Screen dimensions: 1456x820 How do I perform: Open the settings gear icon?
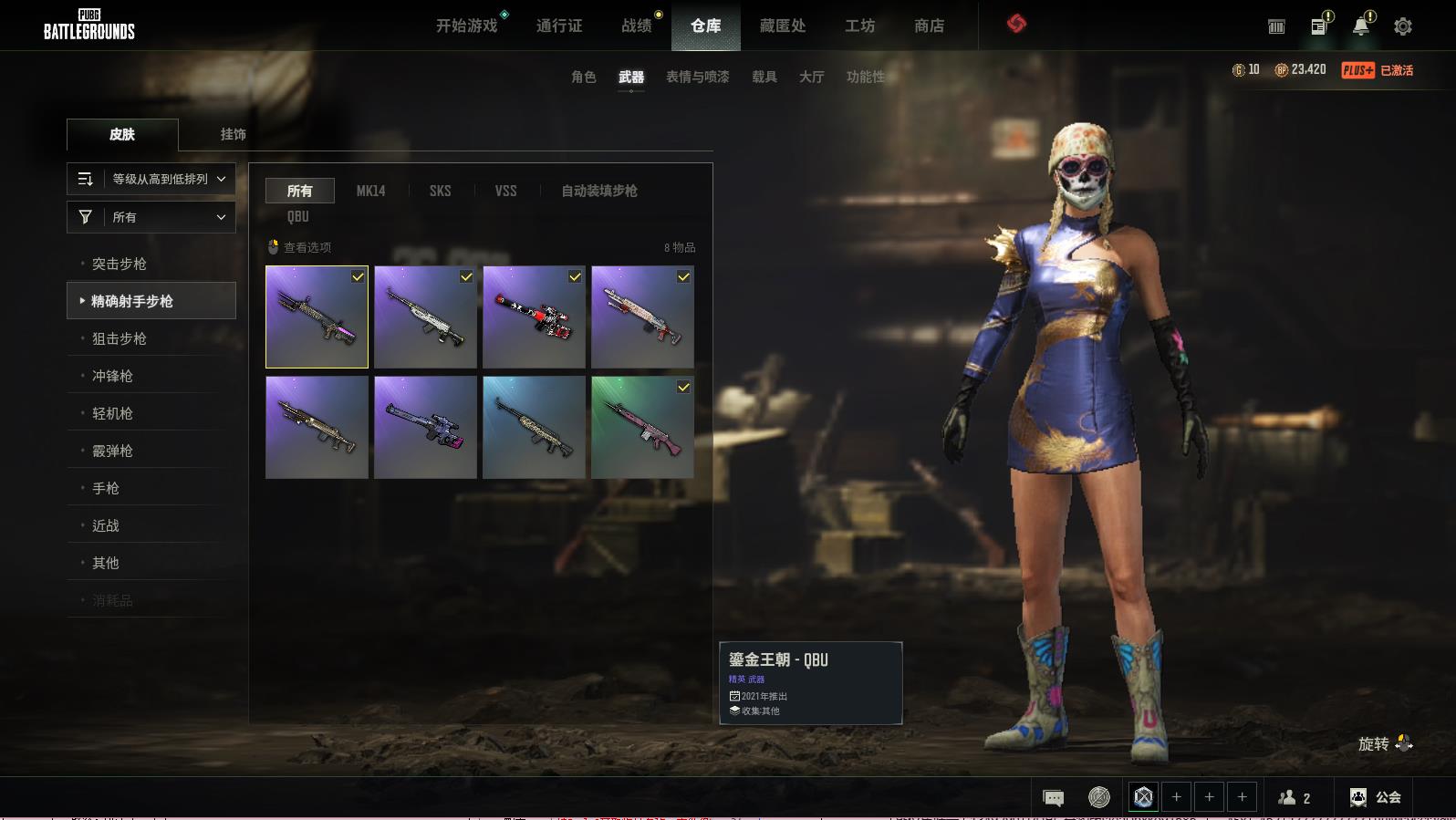[1402, 26]
